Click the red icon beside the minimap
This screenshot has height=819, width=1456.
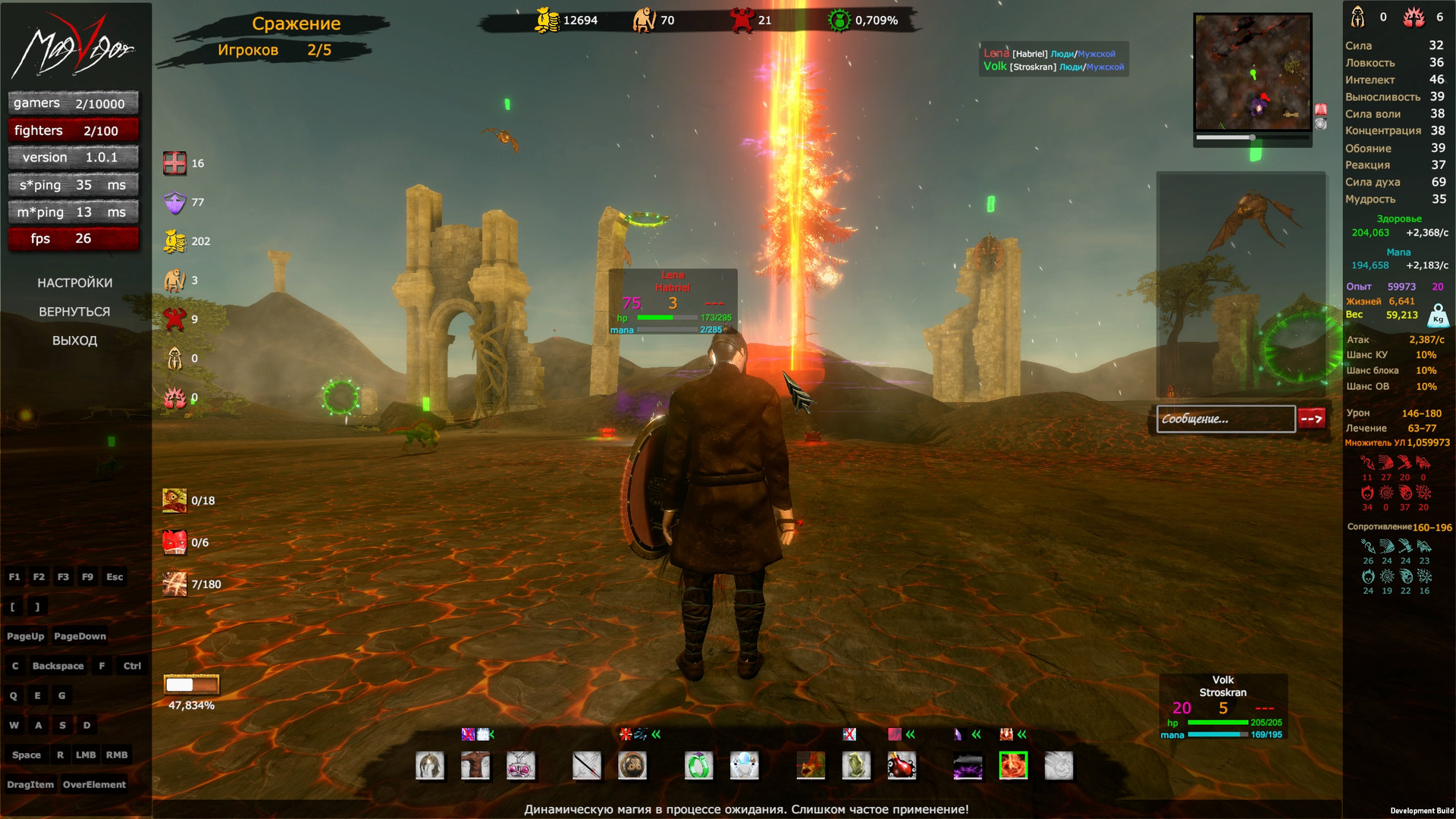click(x=1321, y=109)
